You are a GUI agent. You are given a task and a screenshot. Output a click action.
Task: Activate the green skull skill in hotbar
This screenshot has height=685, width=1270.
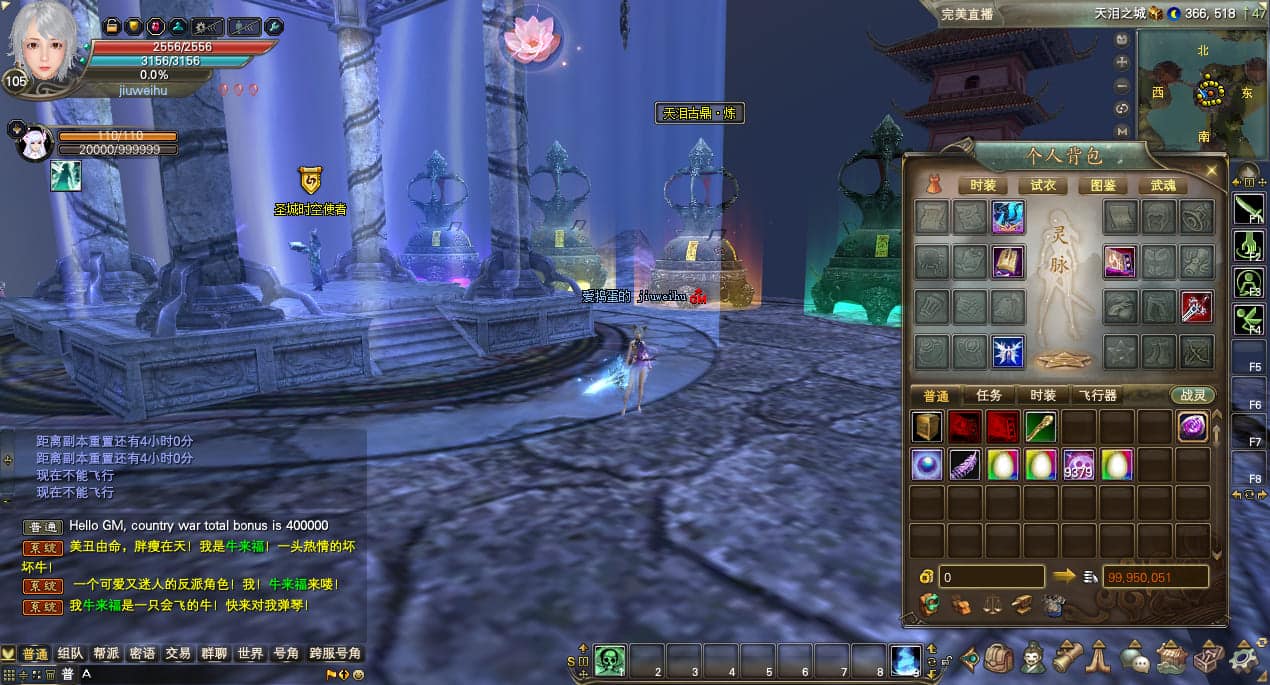click(610, 659)
